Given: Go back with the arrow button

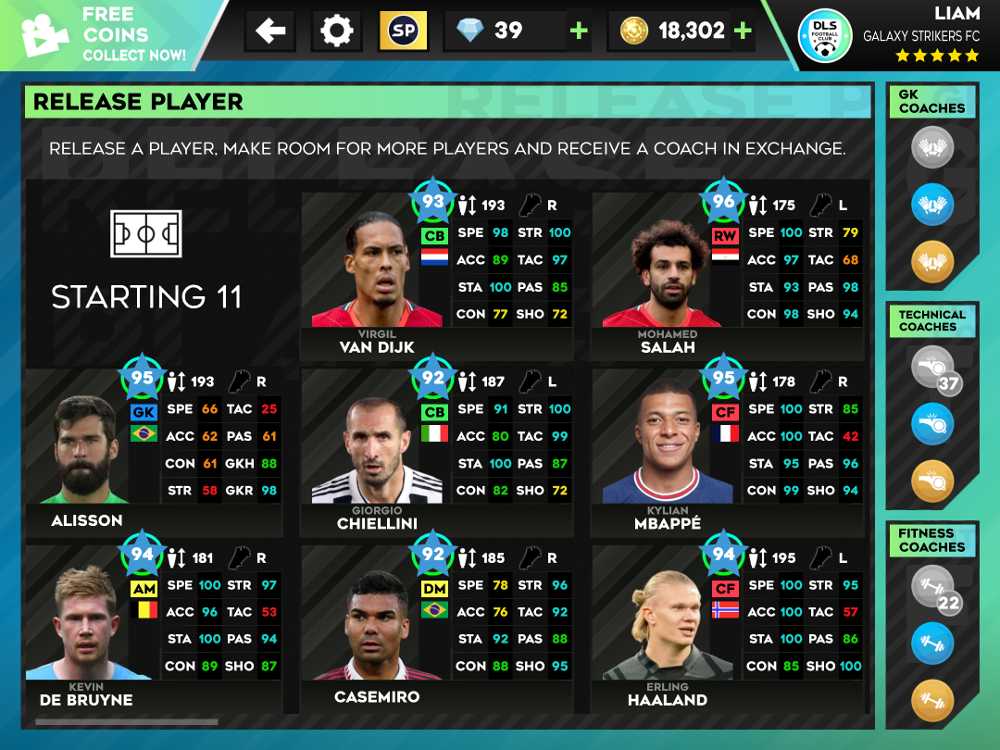Looking at the screenshot, I should tap(271, 31).
